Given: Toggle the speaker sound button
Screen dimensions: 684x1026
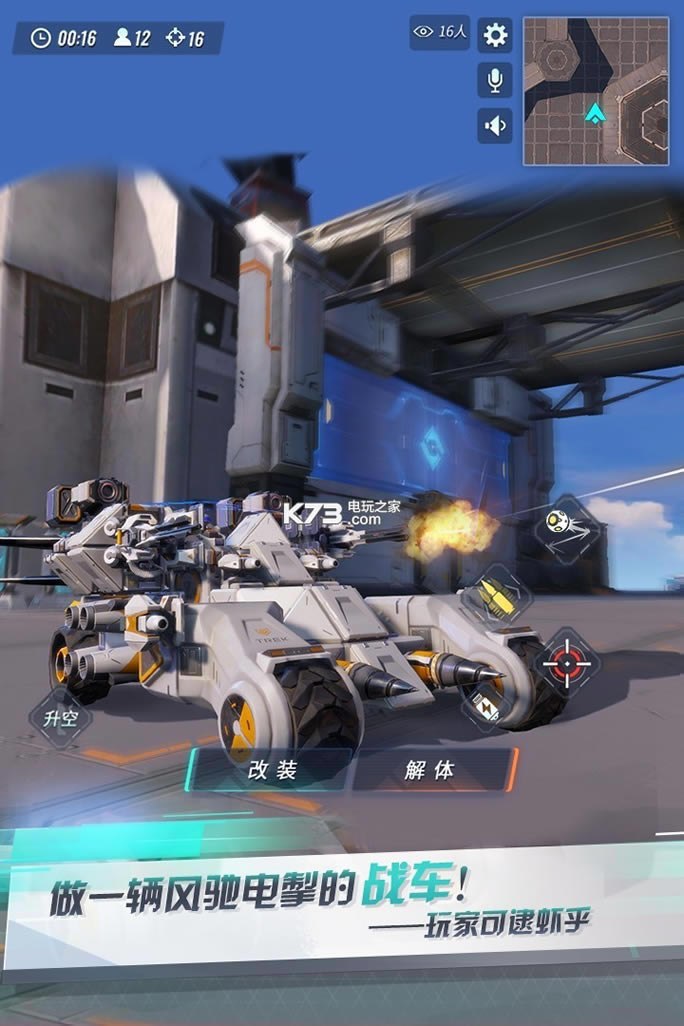Looking at the screenshot, I should [x=495, y=125].
